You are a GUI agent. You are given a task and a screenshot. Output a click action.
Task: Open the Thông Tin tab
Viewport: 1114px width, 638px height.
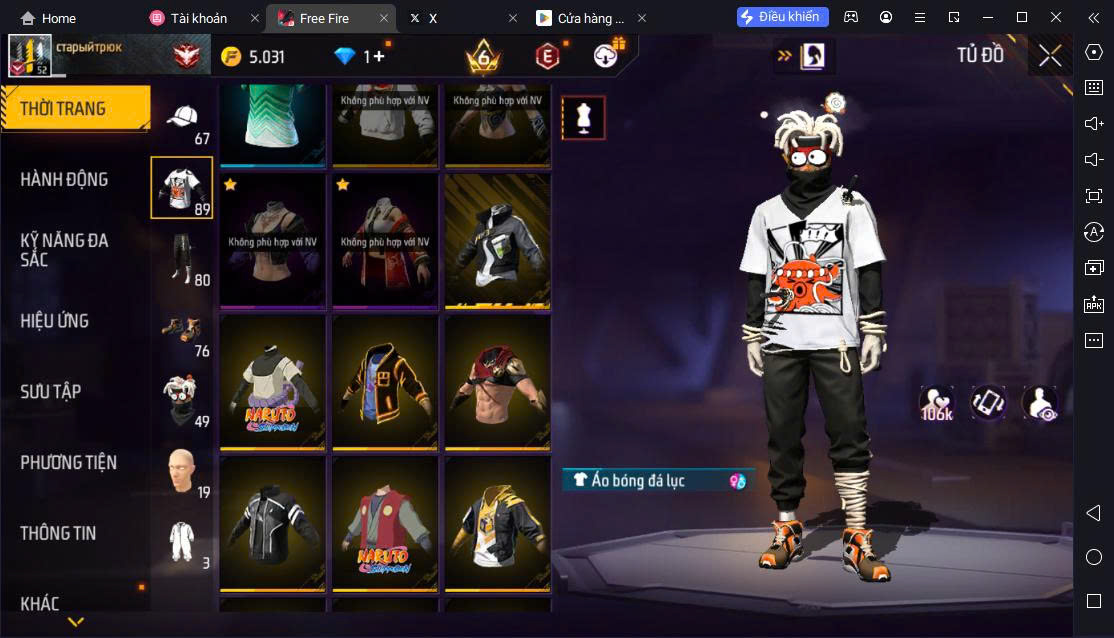[58, 533]
